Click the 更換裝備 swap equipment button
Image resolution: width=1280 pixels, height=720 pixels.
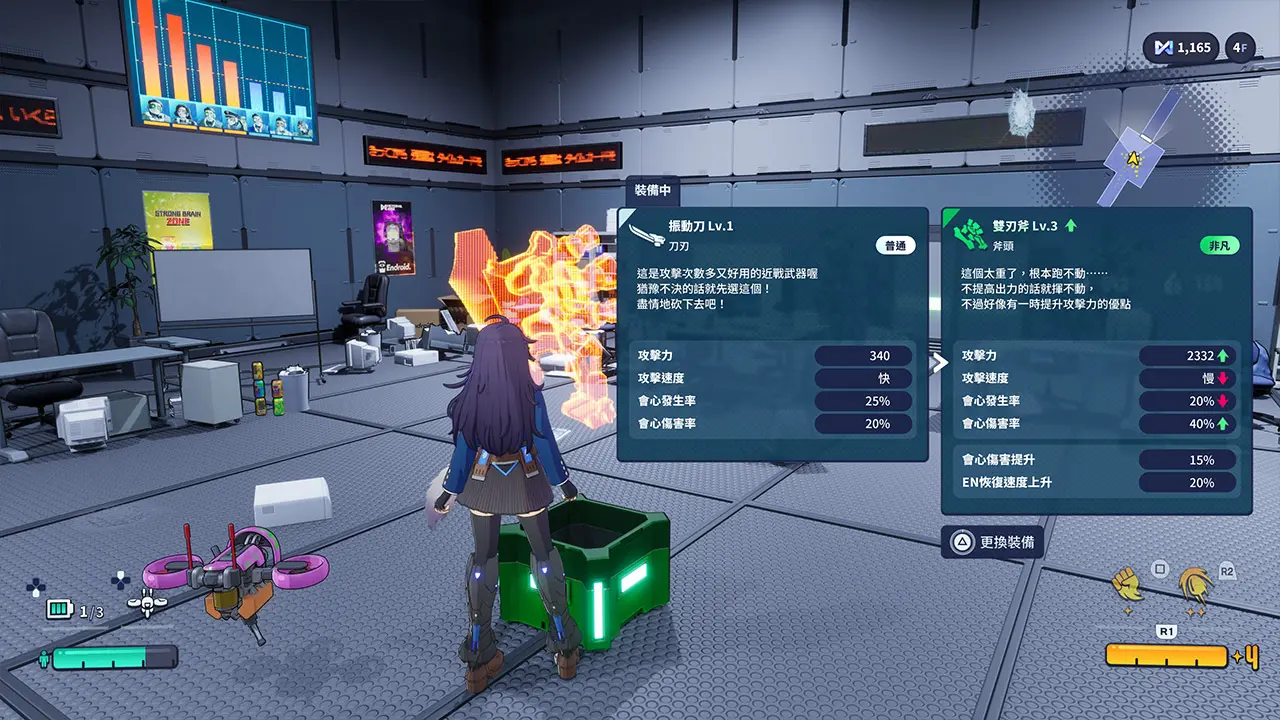pyautogui.click(x=993, y=542)
